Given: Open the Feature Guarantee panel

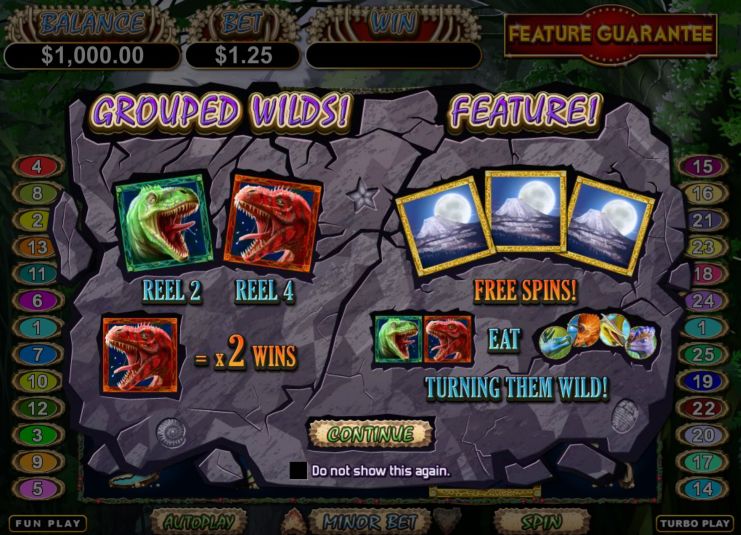Looking at the screenshot, I should [610, 34].
